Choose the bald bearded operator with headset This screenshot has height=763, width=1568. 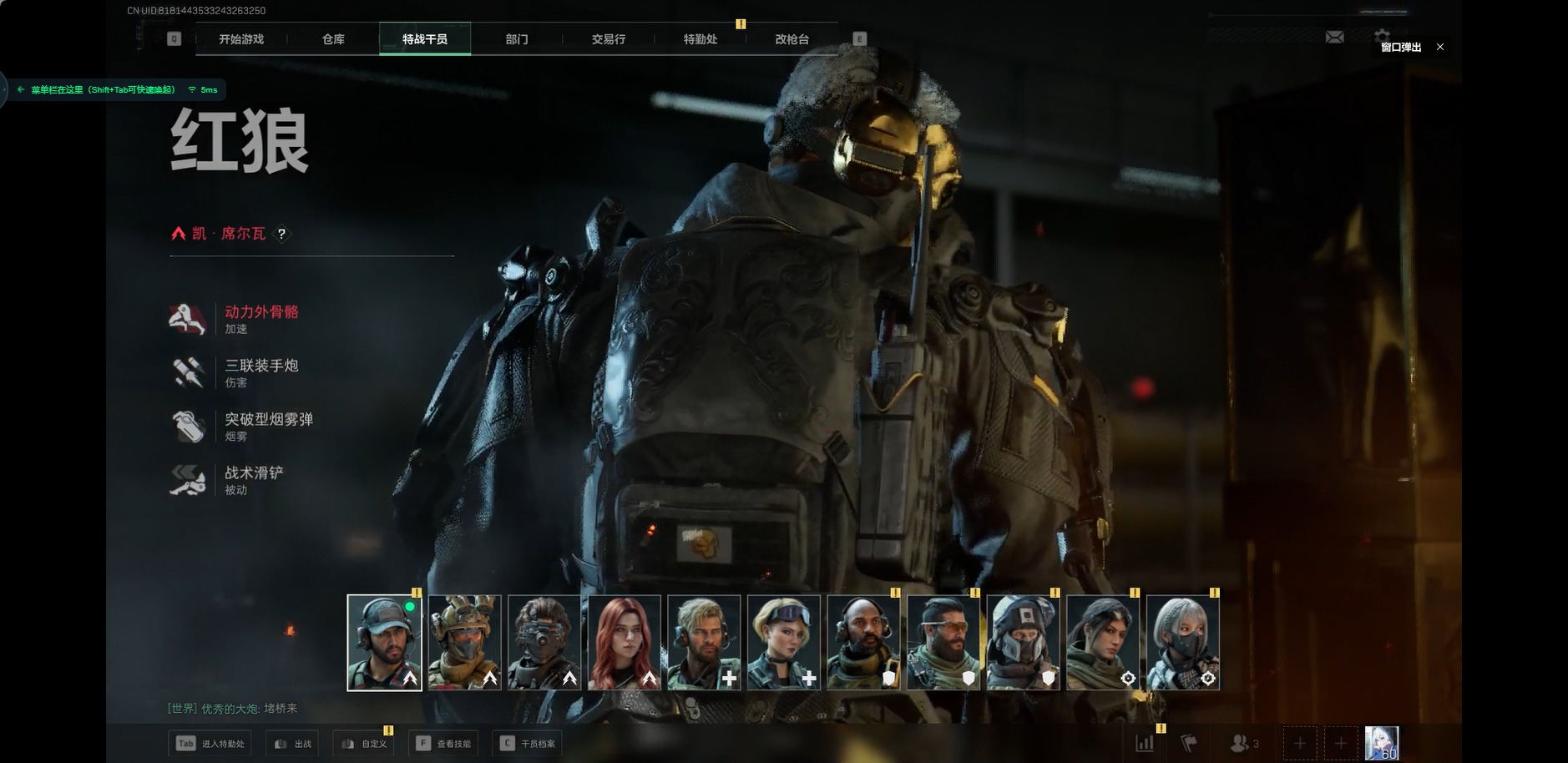(x=863, y=642)
